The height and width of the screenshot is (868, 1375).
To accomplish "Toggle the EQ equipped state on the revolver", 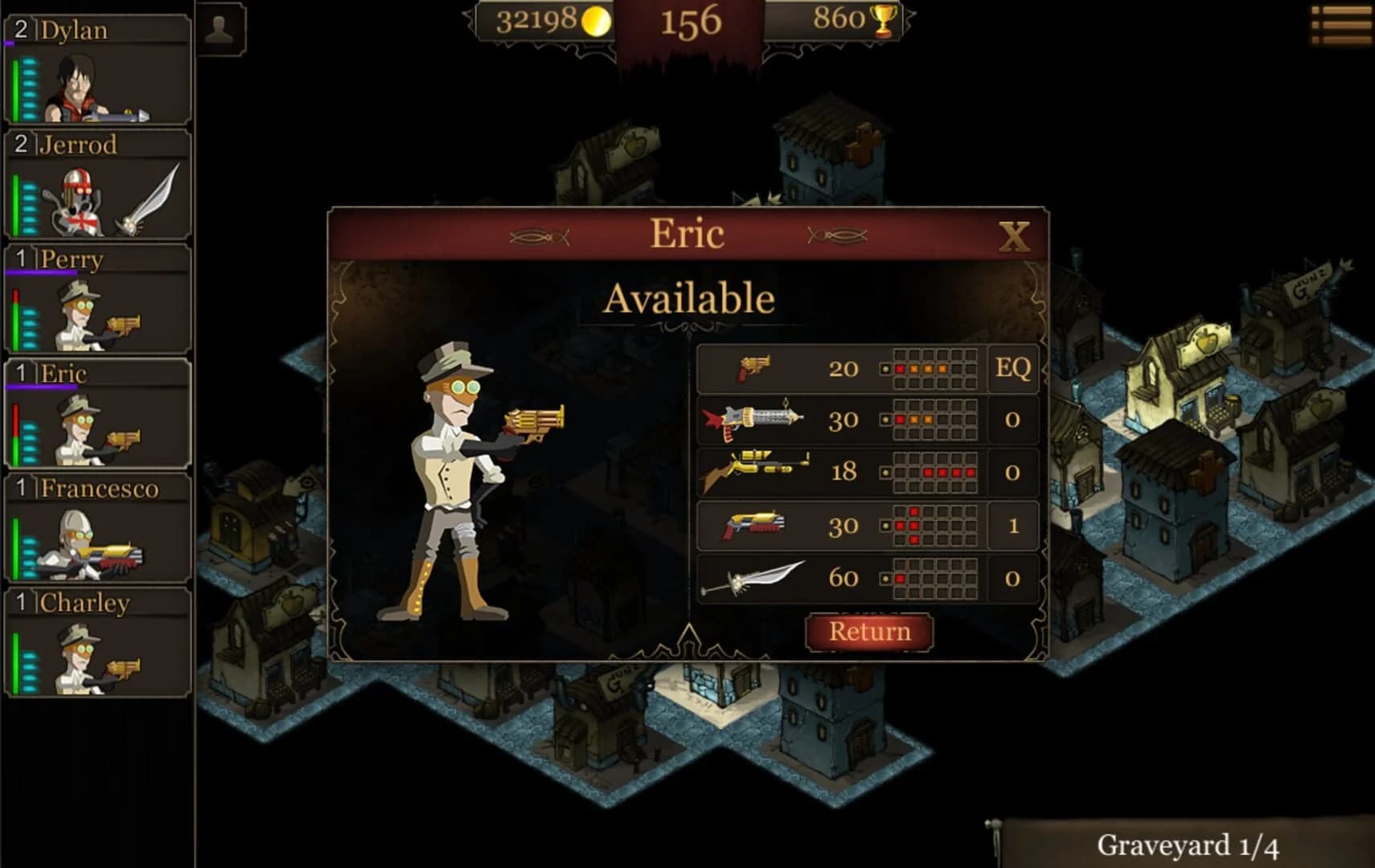I will 1013,368.
